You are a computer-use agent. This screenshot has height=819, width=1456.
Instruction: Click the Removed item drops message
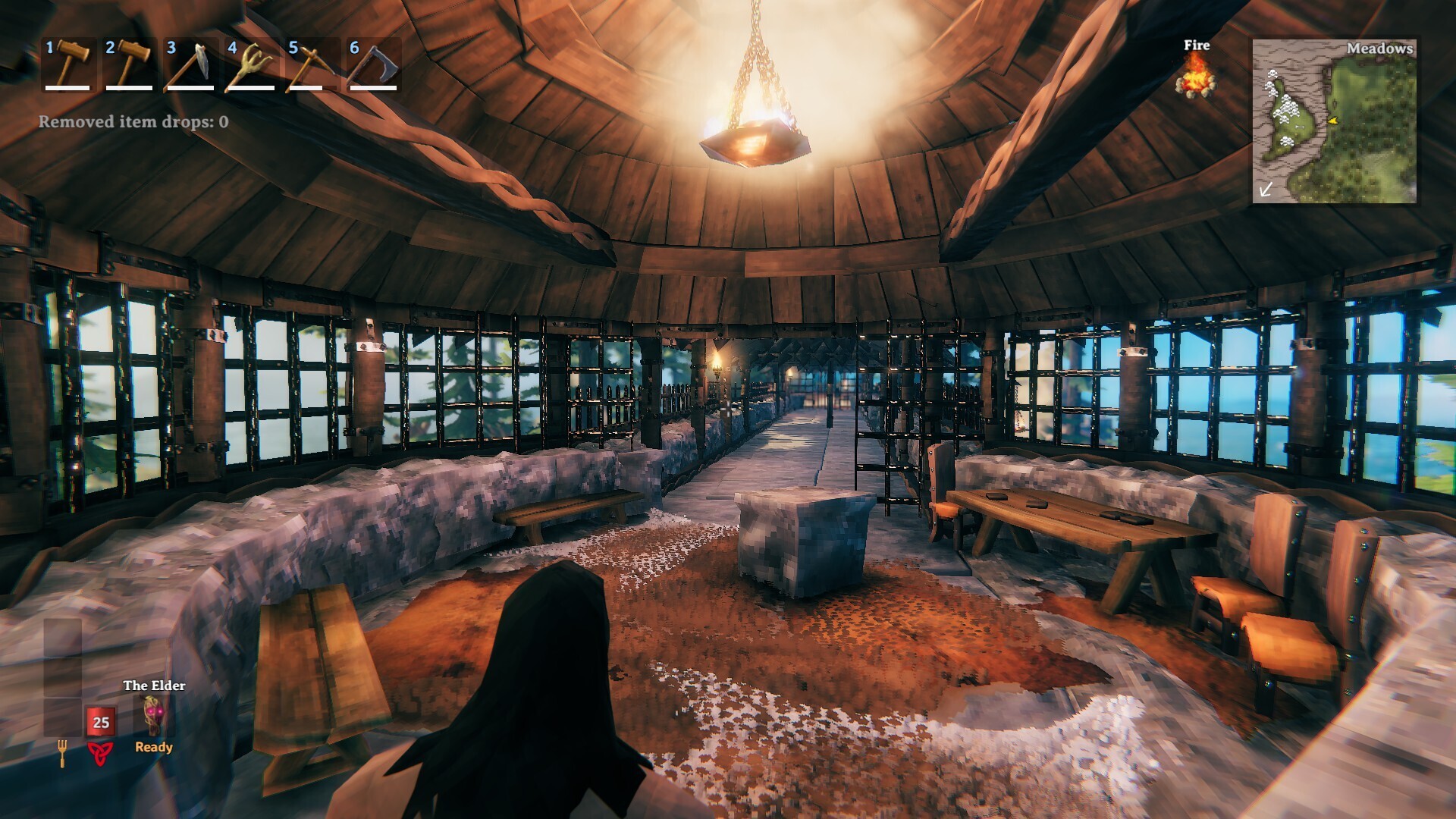pyautogui.click(x=132, y=120)
